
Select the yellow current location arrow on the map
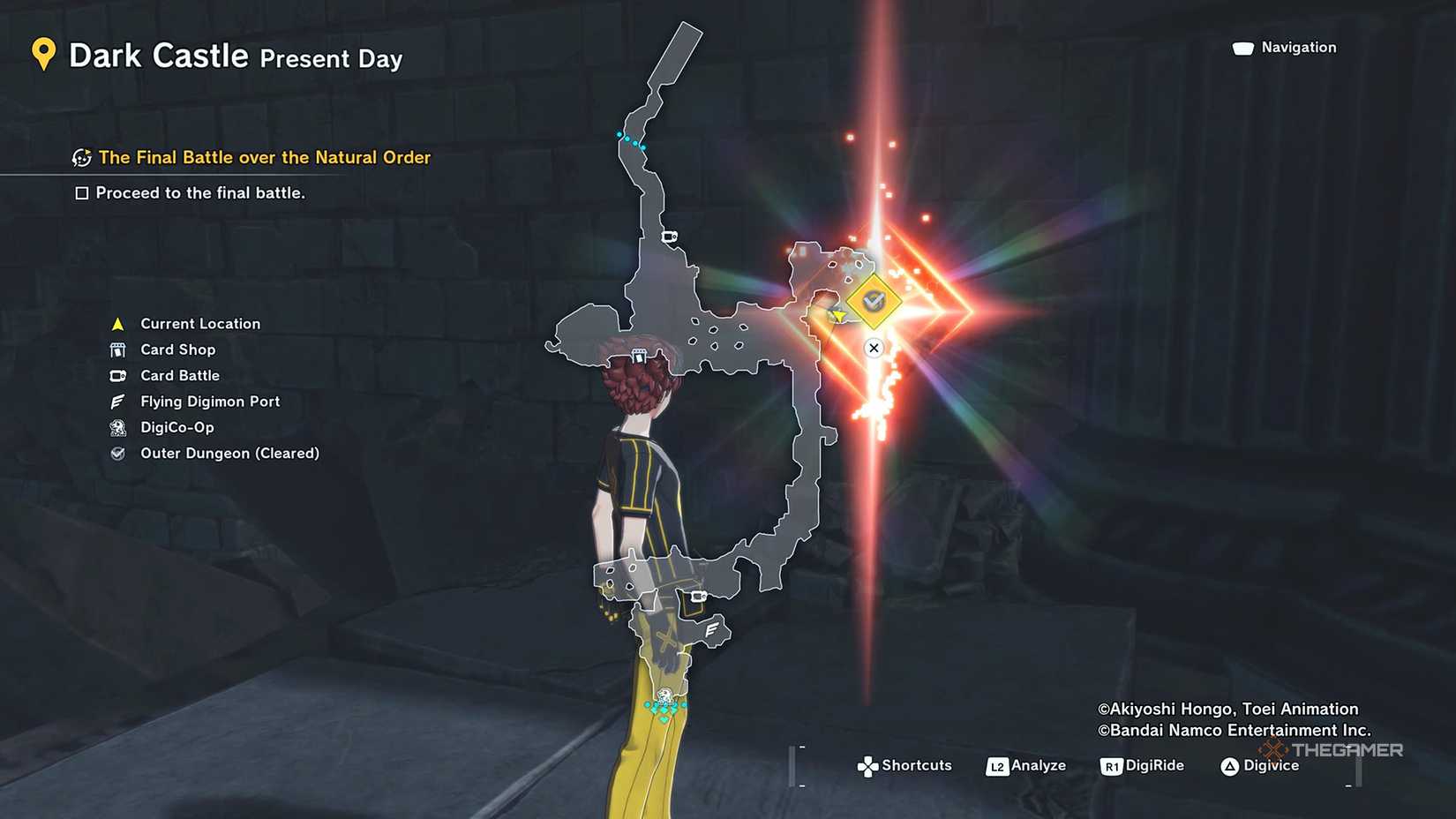[x=838, y=315]
